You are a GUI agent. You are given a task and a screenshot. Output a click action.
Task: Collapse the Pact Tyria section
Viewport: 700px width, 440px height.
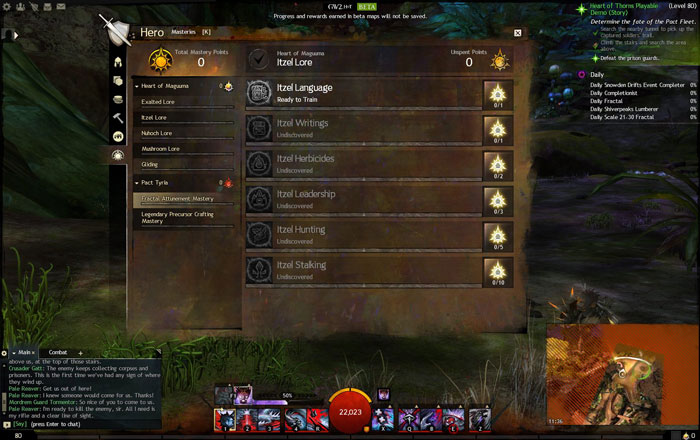pyautogui.click(x=136, y=183)
